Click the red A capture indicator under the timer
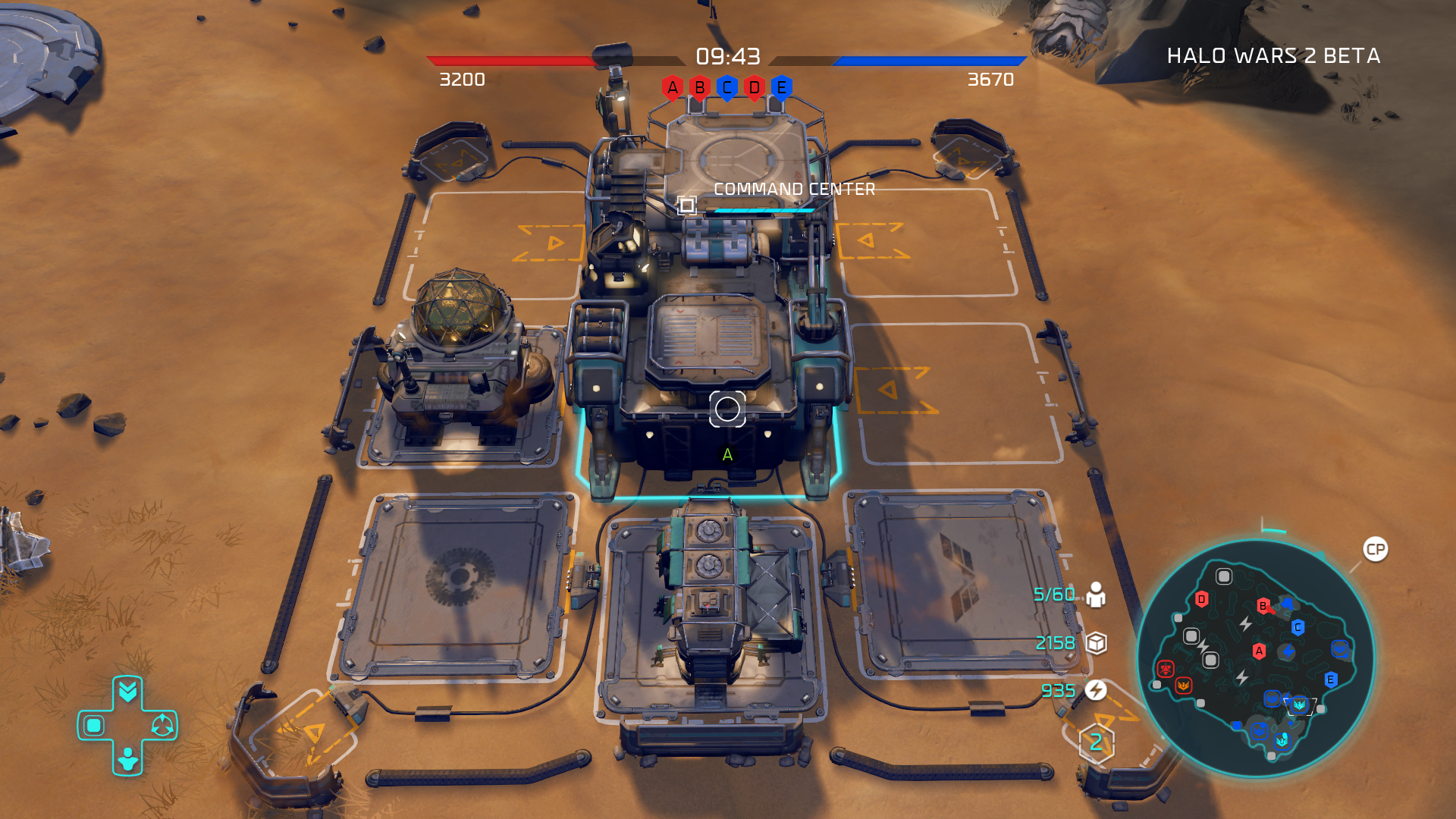The width and height of the screenshot is (1456, 819). click(672, 88)
